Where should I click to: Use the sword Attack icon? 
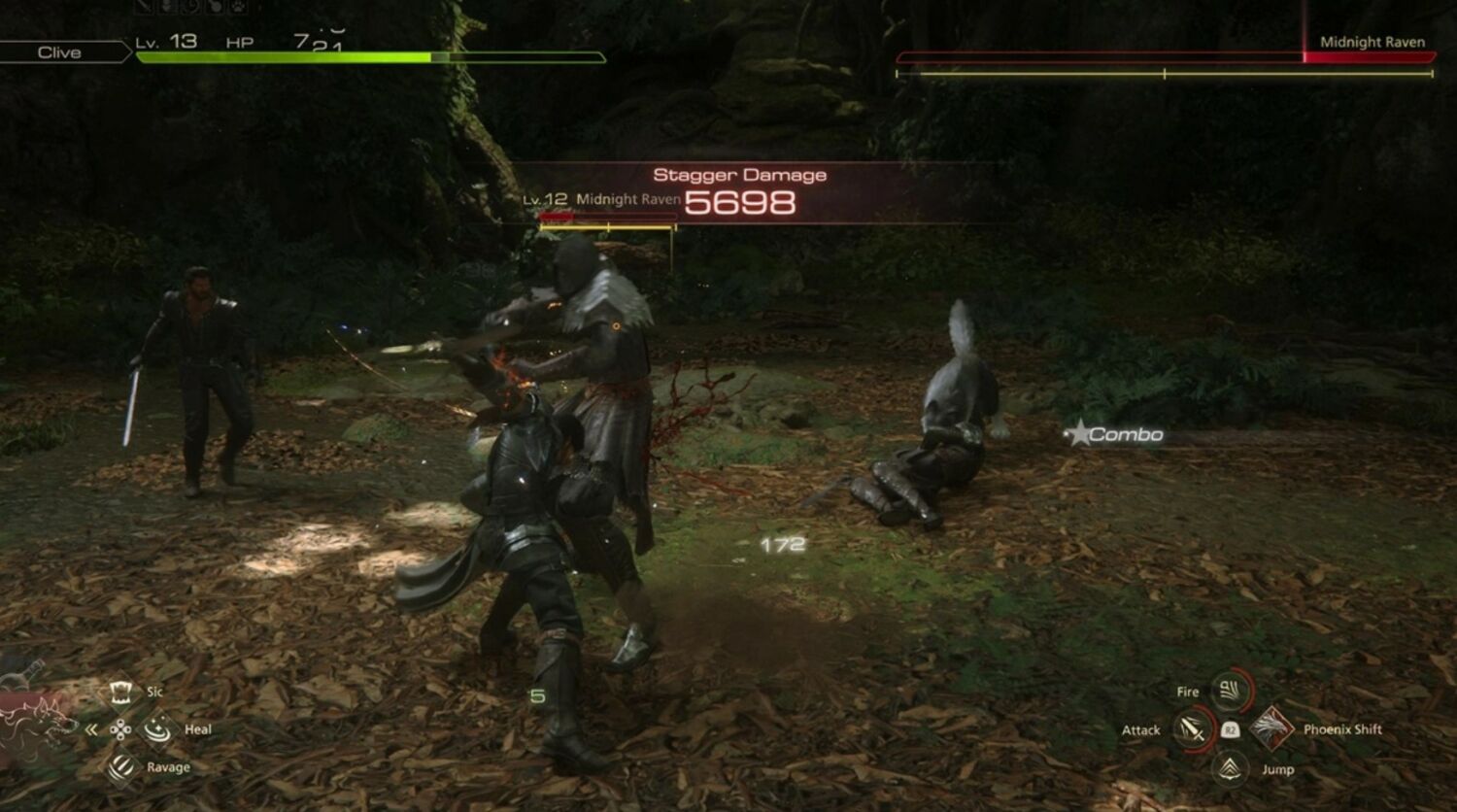[1191, 729]
